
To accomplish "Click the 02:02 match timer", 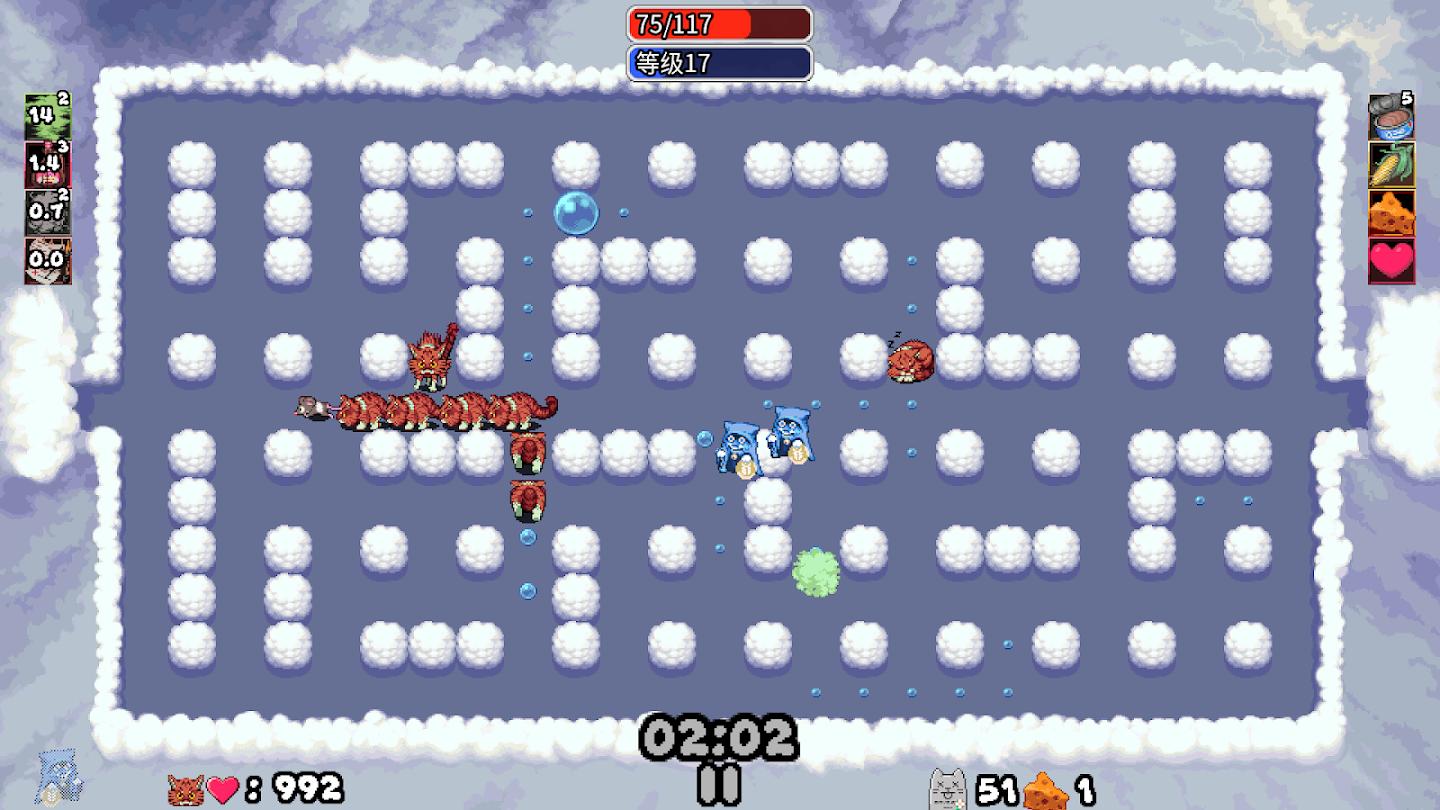I will tap(719, 737).
